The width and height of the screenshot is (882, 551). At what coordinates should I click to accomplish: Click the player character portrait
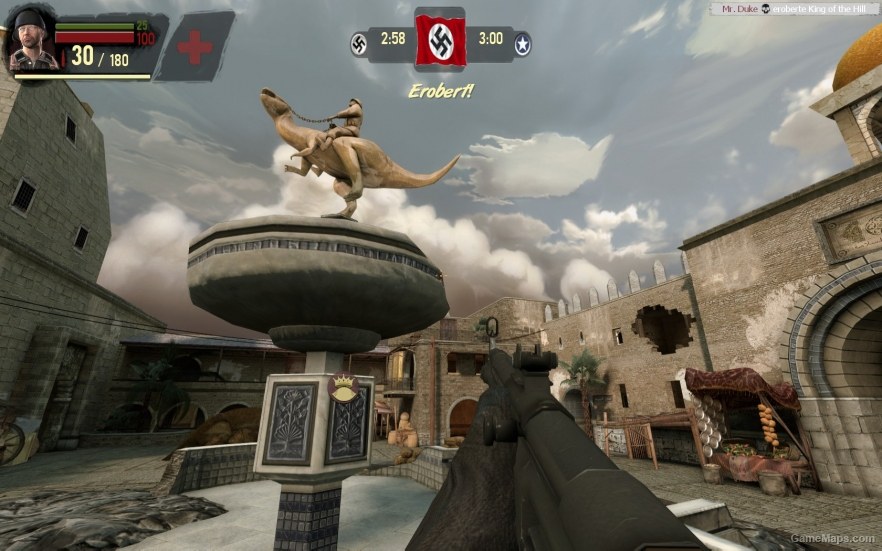click(31, 40)
